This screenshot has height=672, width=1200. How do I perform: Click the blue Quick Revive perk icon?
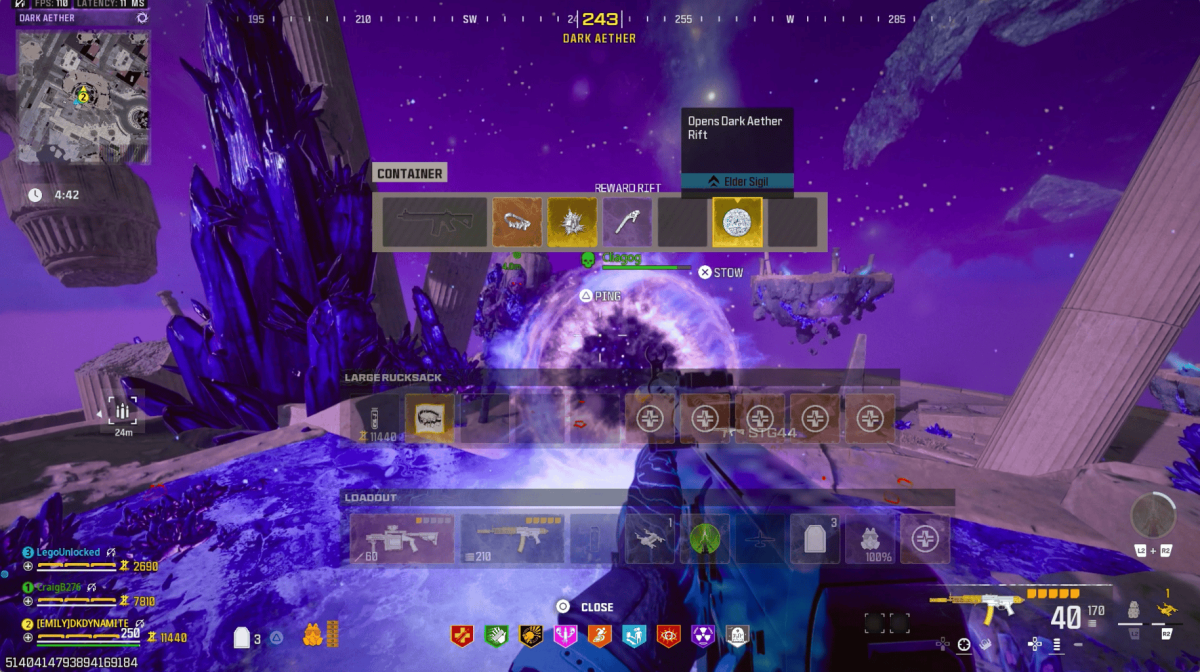click(634, 635)
